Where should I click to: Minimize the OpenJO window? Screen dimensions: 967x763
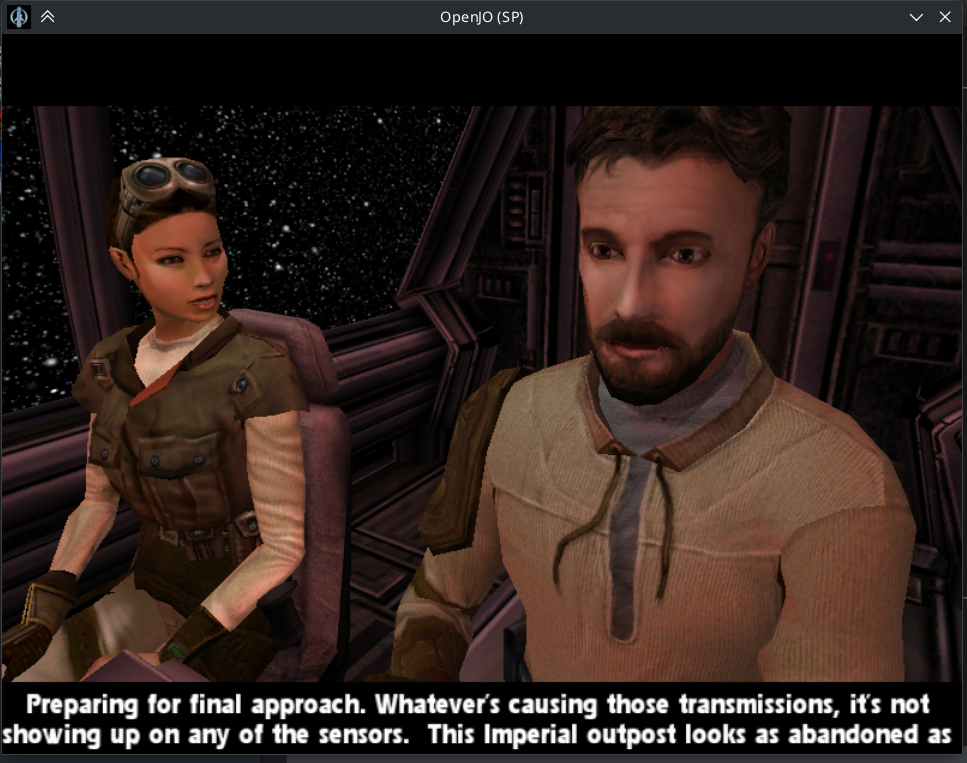click(916, 17)
